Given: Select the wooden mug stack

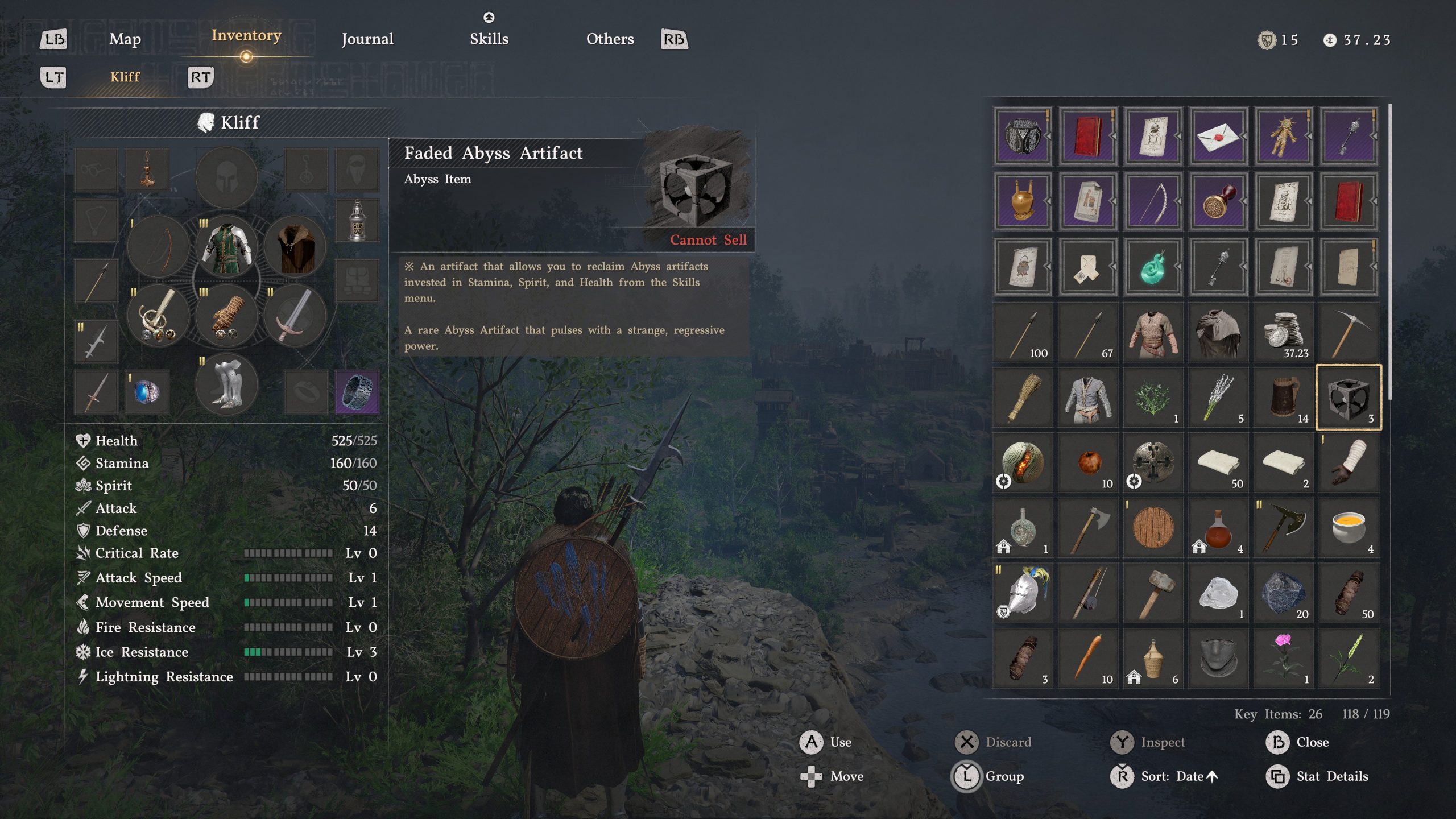Looking at the screenshot, I should coord(1283,398).
